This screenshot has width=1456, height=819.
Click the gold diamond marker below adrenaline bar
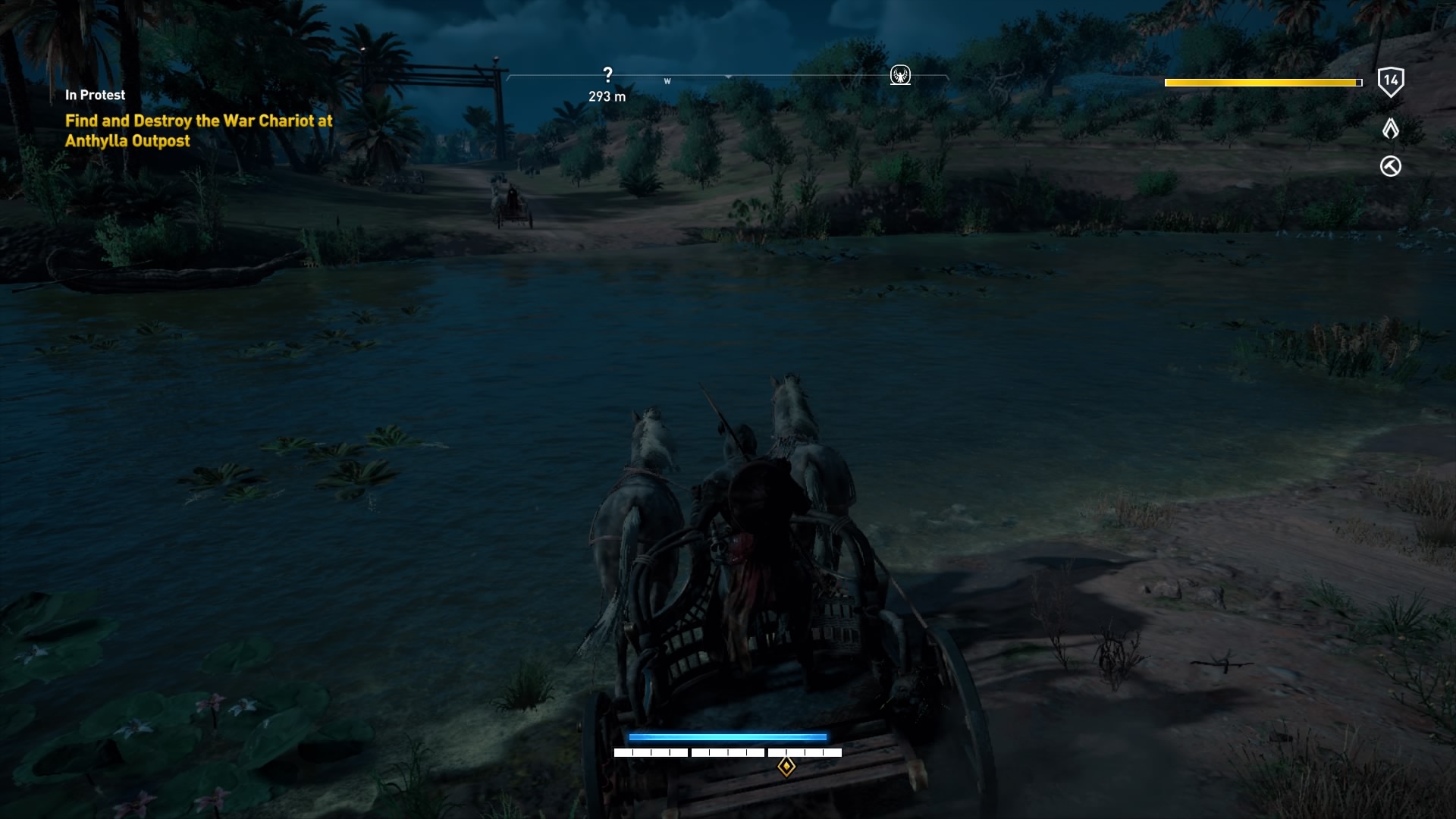coord(786,767)
